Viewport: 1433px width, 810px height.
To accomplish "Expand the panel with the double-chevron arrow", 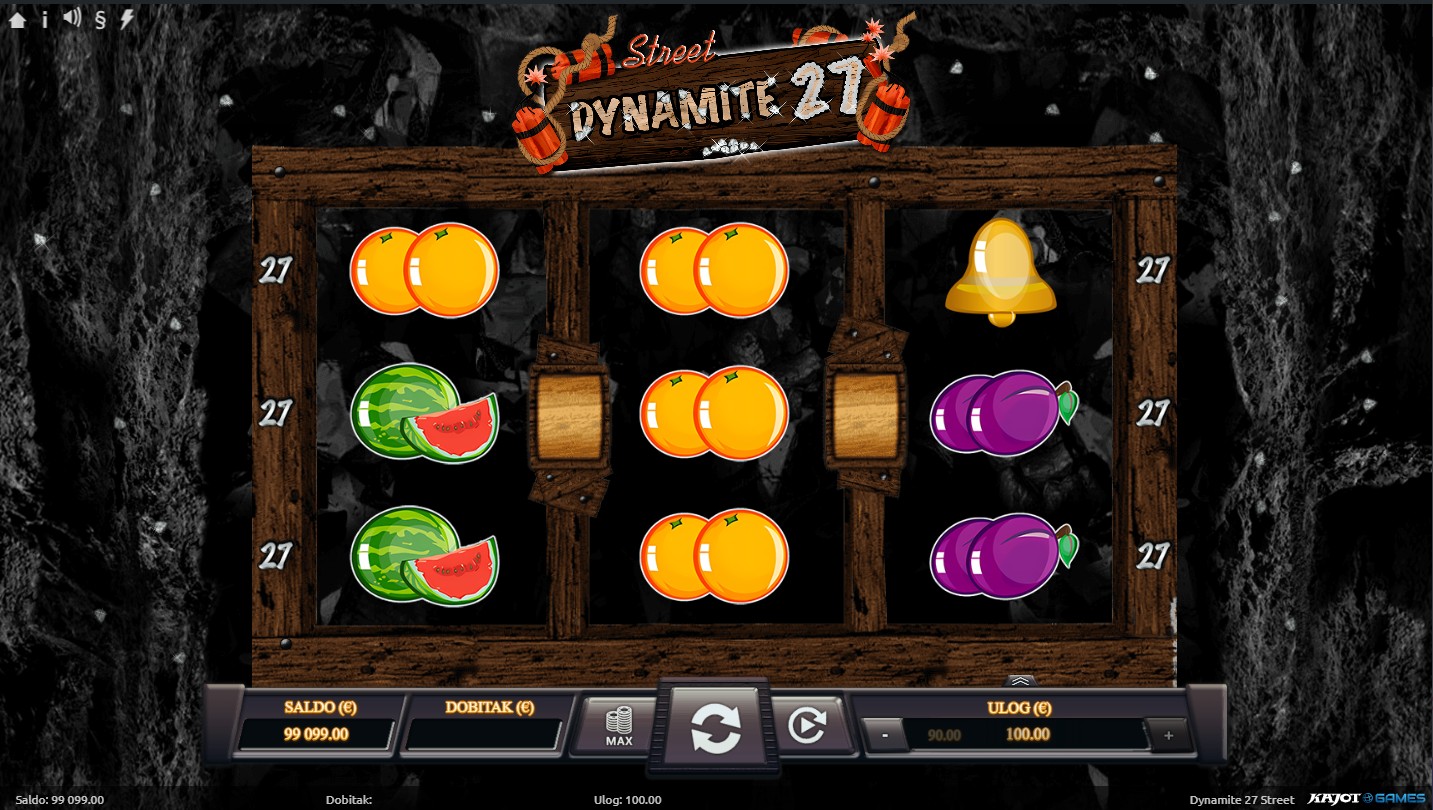I will click(1019, 681).
